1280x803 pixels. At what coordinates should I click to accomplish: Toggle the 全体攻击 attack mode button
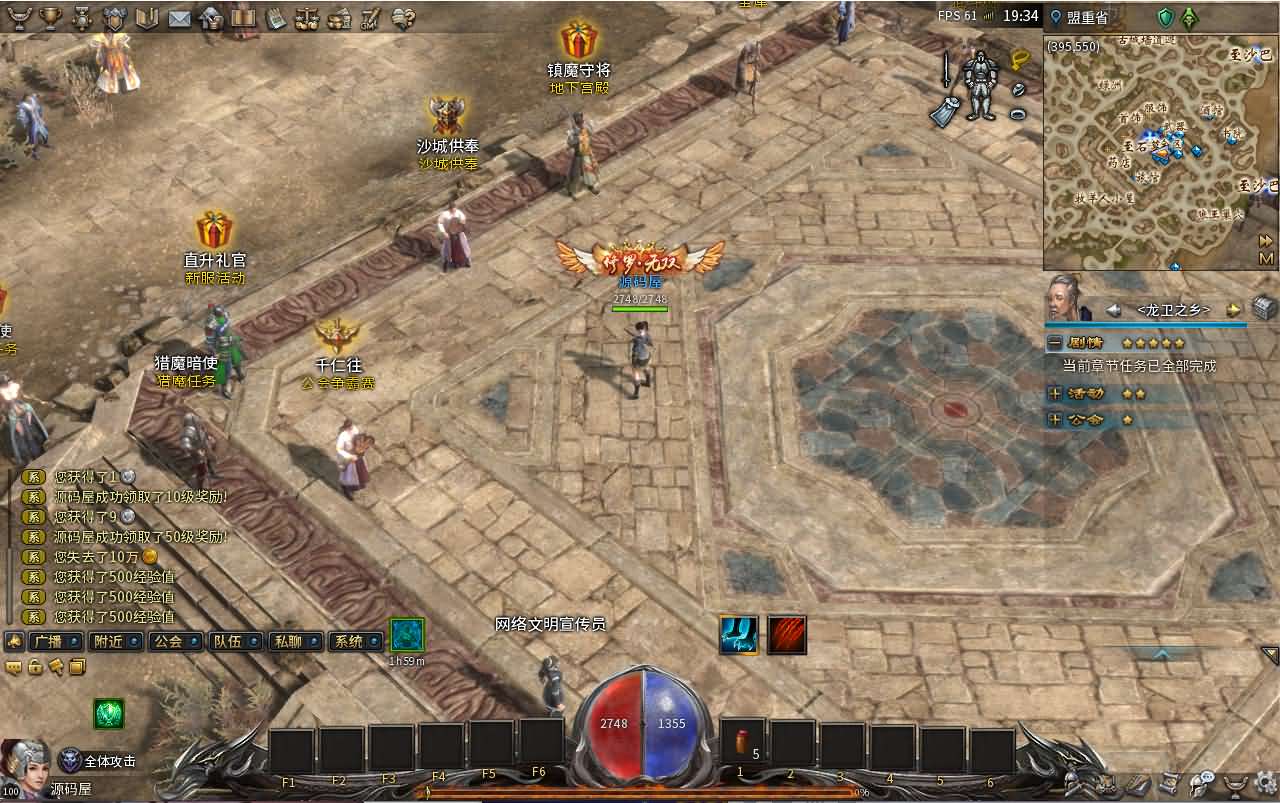point(98,761)
